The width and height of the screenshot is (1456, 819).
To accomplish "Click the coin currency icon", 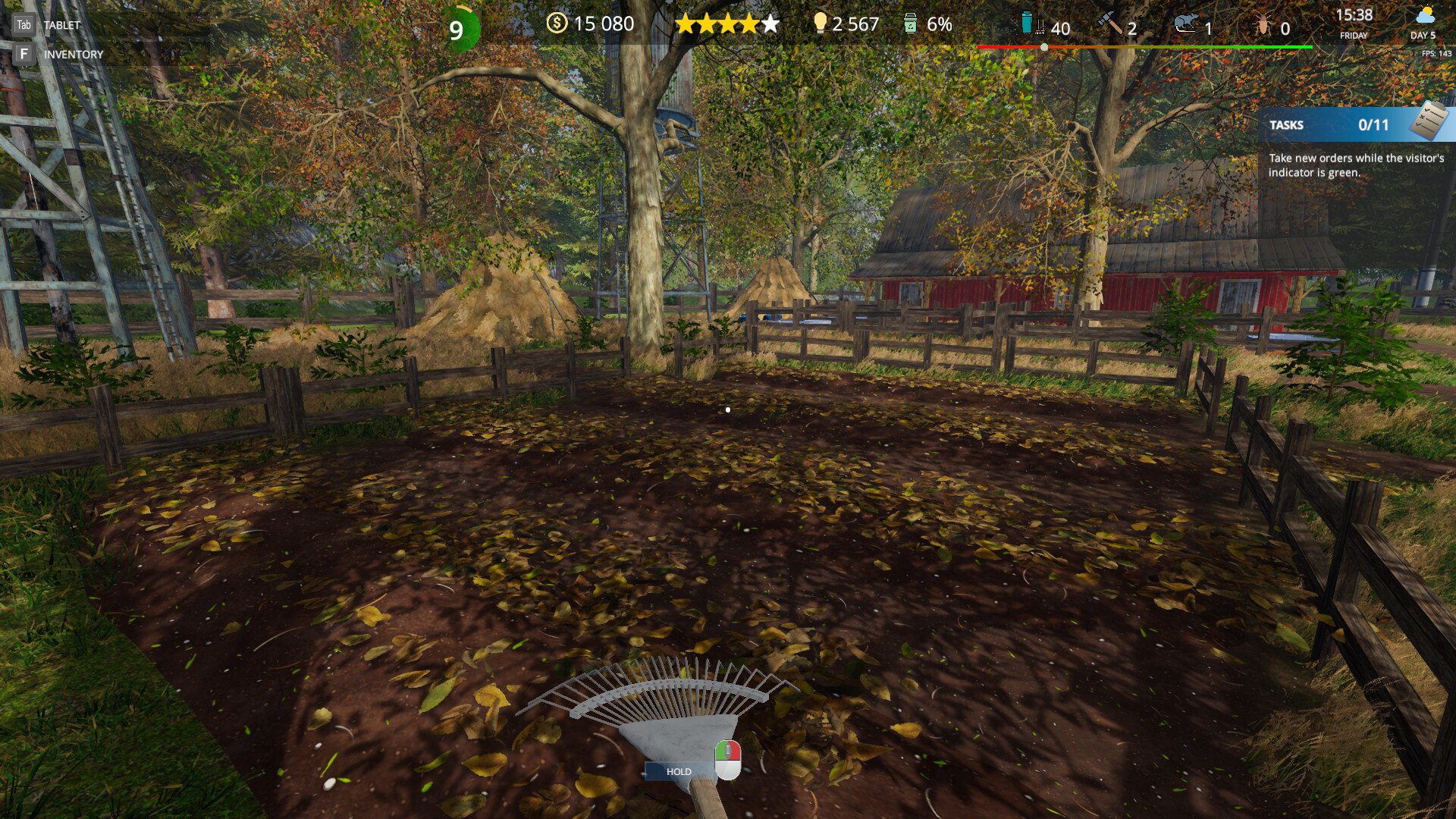I will (x=557, y=24).
